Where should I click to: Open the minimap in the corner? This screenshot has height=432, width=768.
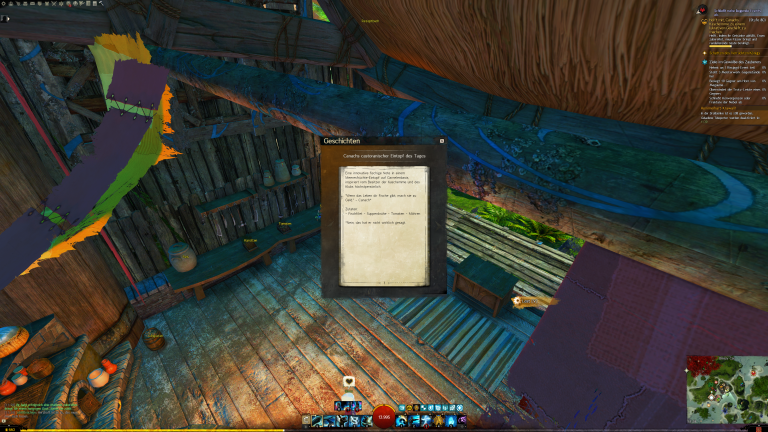tap(726, 389)
